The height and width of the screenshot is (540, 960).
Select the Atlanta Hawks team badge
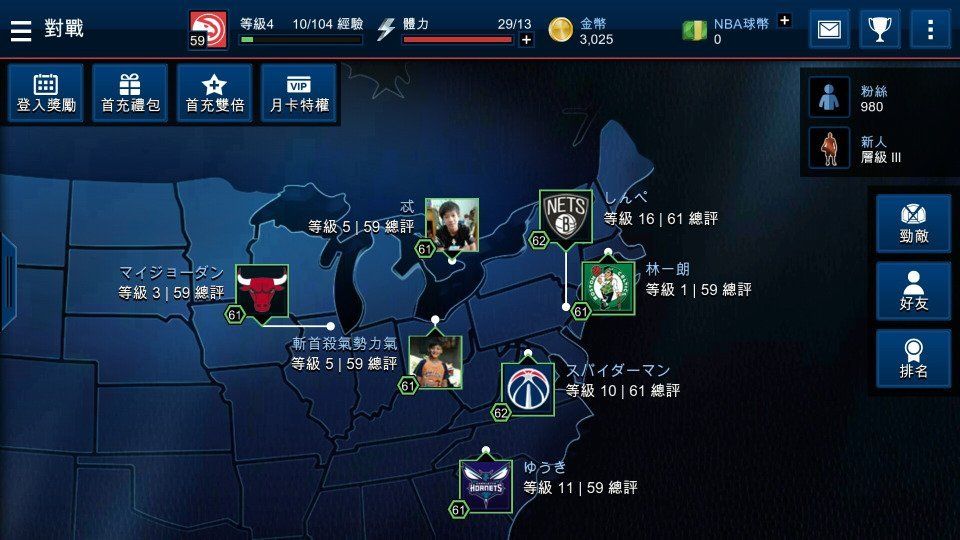click(208, 29)
